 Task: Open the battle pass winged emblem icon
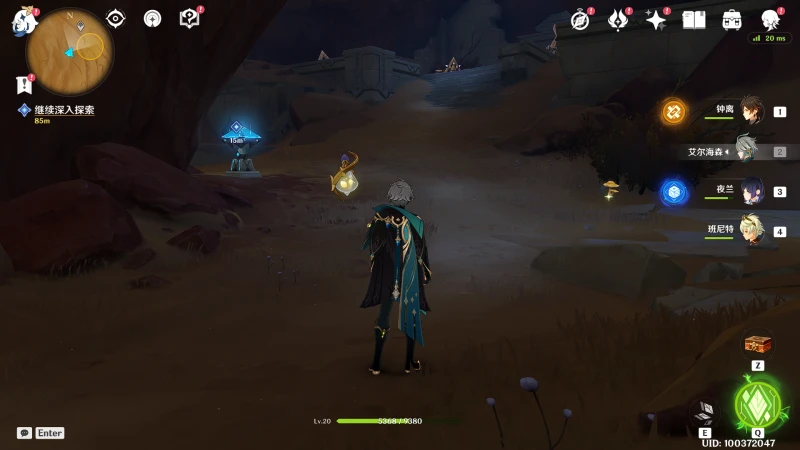pyautogui.click(x=618, y=20)
